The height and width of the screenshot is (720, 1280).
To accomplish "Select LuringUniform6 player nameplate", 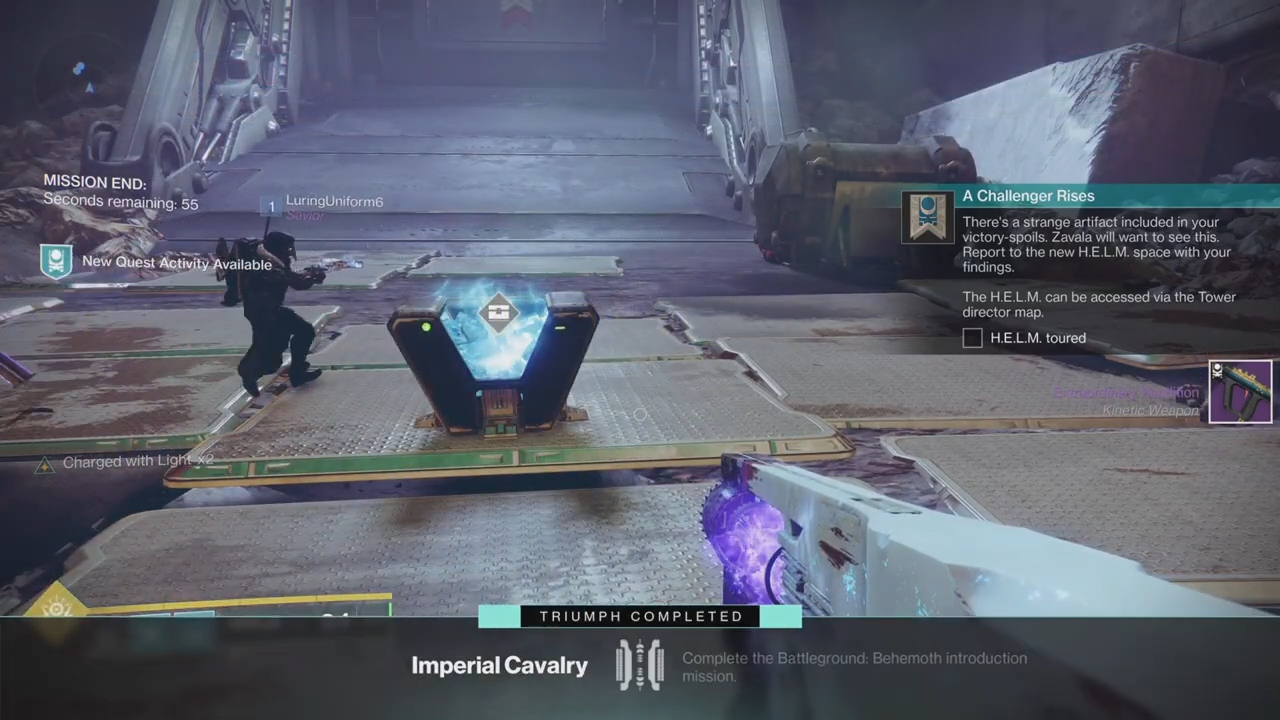I will point(334,202).
